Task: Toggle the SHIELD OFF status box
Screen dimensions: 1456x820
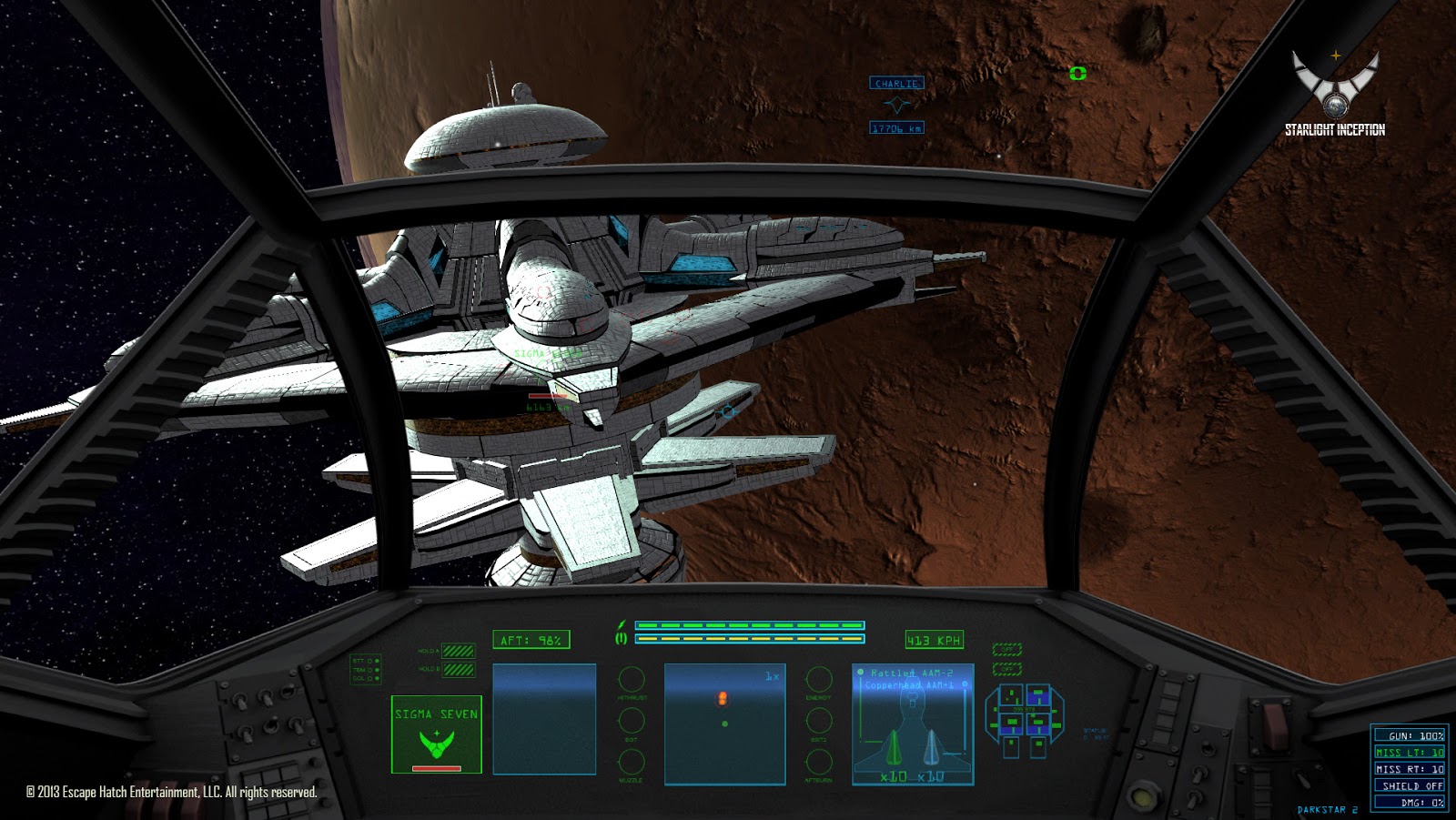Action: 1410,785
